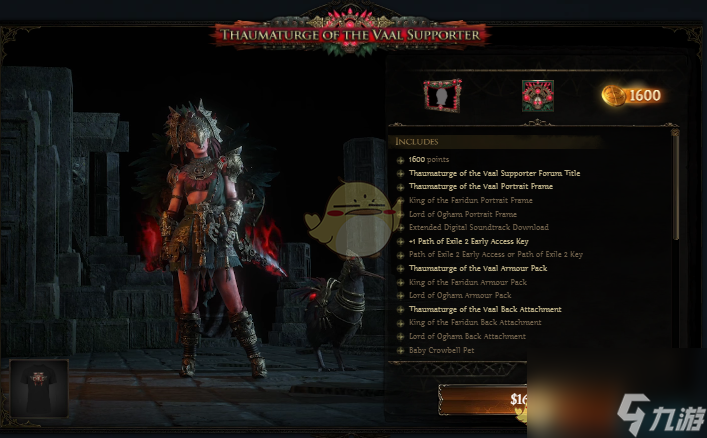The image size is (707, 438).
Task: Select the Thaumaturge of the Vaal Portrait Frame entry
Action: click(478, 187)
